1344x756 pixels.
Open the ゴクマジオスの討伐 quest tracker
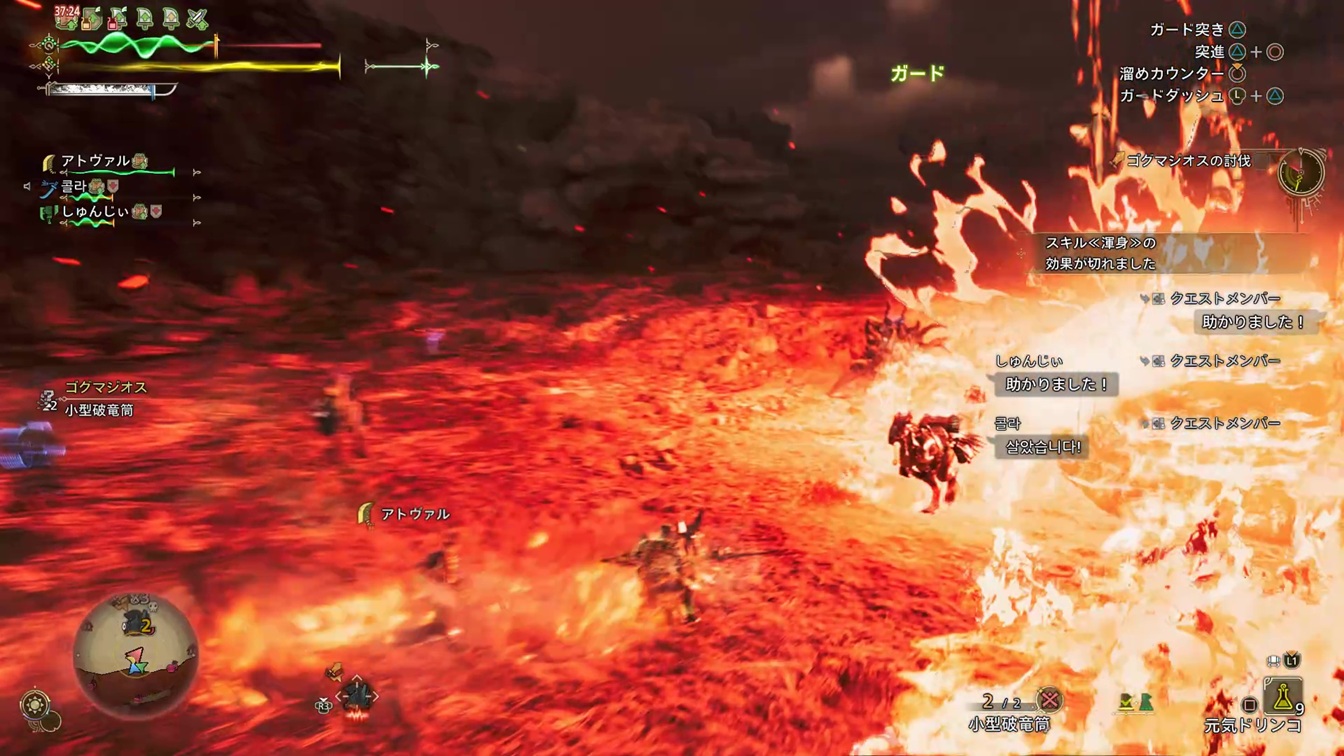(x=1188, y=160)
